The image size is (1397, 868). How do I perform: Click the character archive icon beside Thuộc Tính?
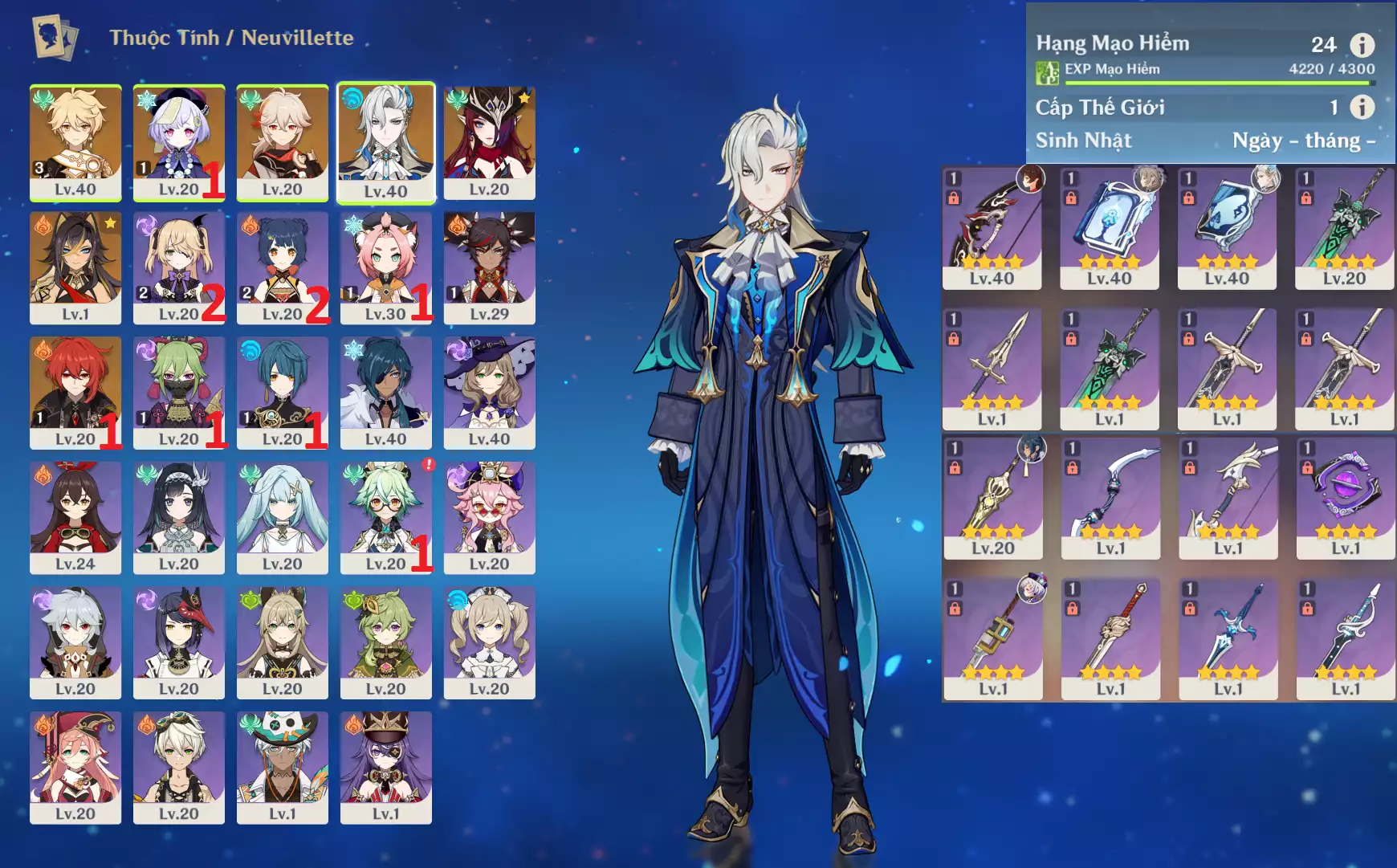point(55,38)
